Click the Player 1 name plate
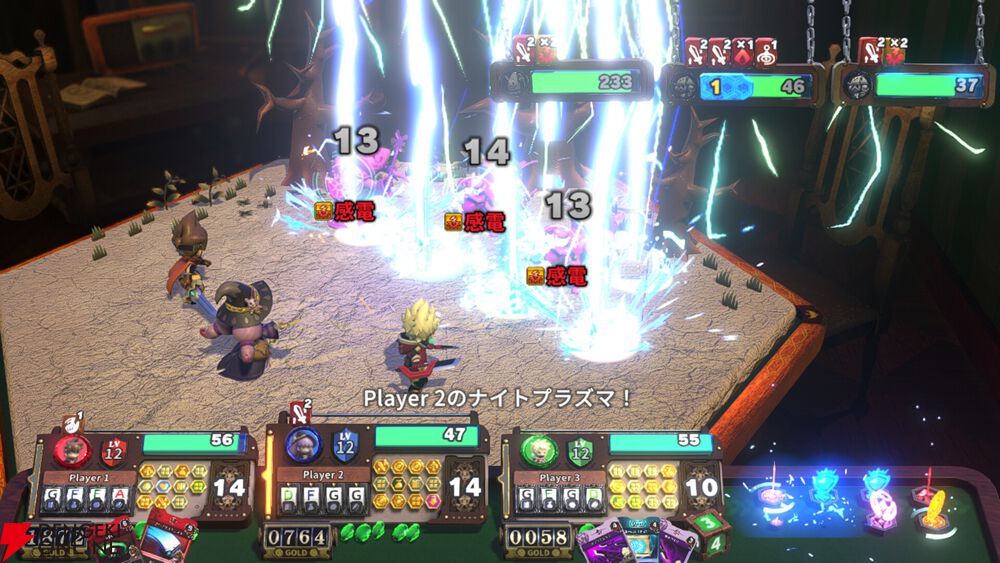1000x563 pixels. 89,478
